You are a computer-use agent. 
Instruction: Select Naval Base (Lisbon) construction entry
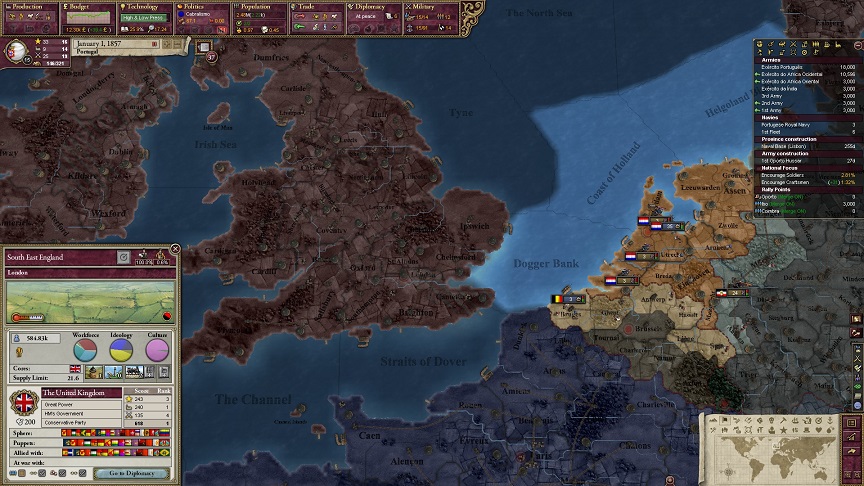(790, 145)
